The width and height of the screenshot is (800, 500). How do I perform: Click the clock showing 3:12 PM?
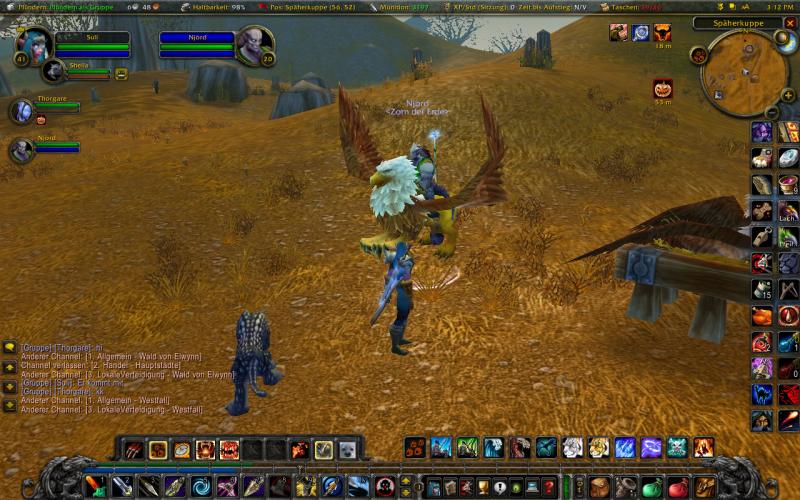pyautogui.click(x=780, y=6)
